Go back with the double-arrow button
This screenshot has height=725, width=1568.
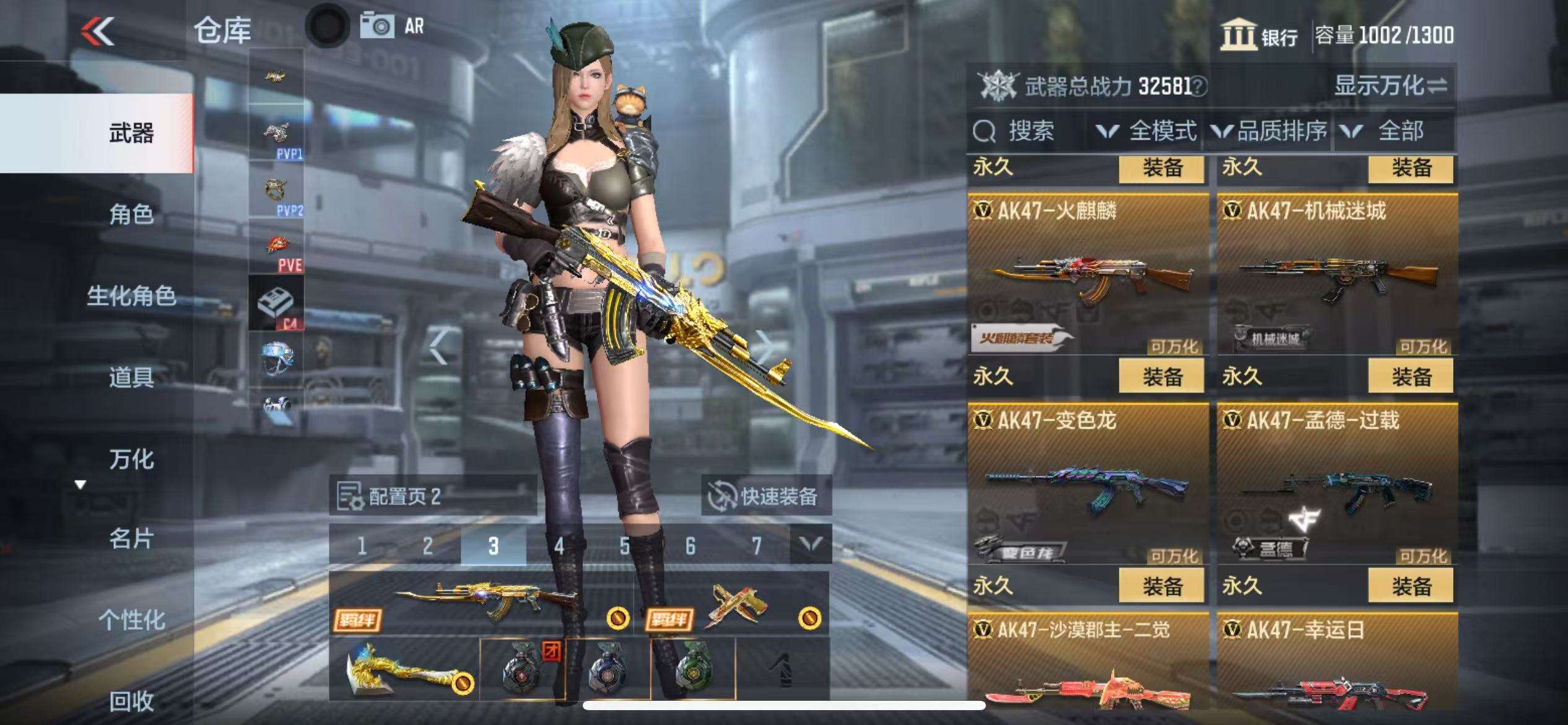coord(98,31)
